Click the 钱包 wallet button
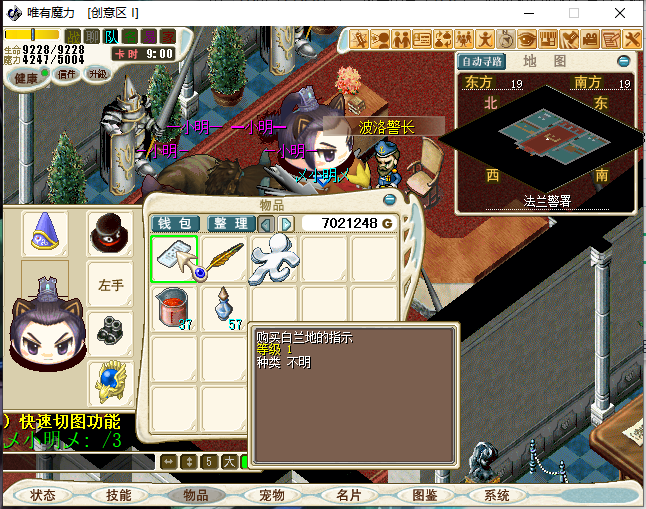 coord(173,223)
